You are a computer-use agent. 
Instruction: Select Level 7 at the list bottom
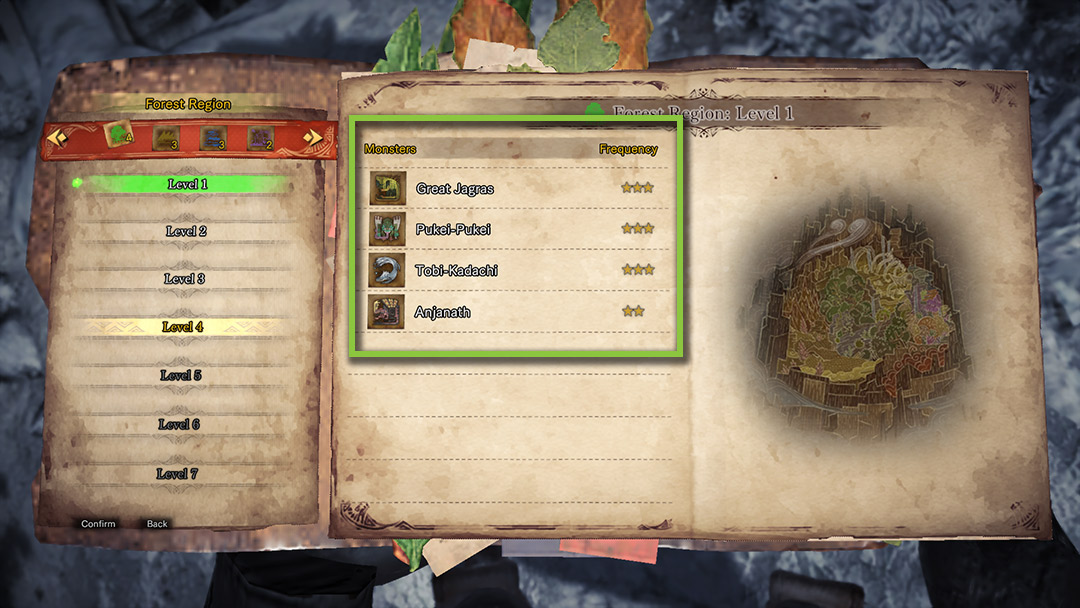(x=177, y=473)
